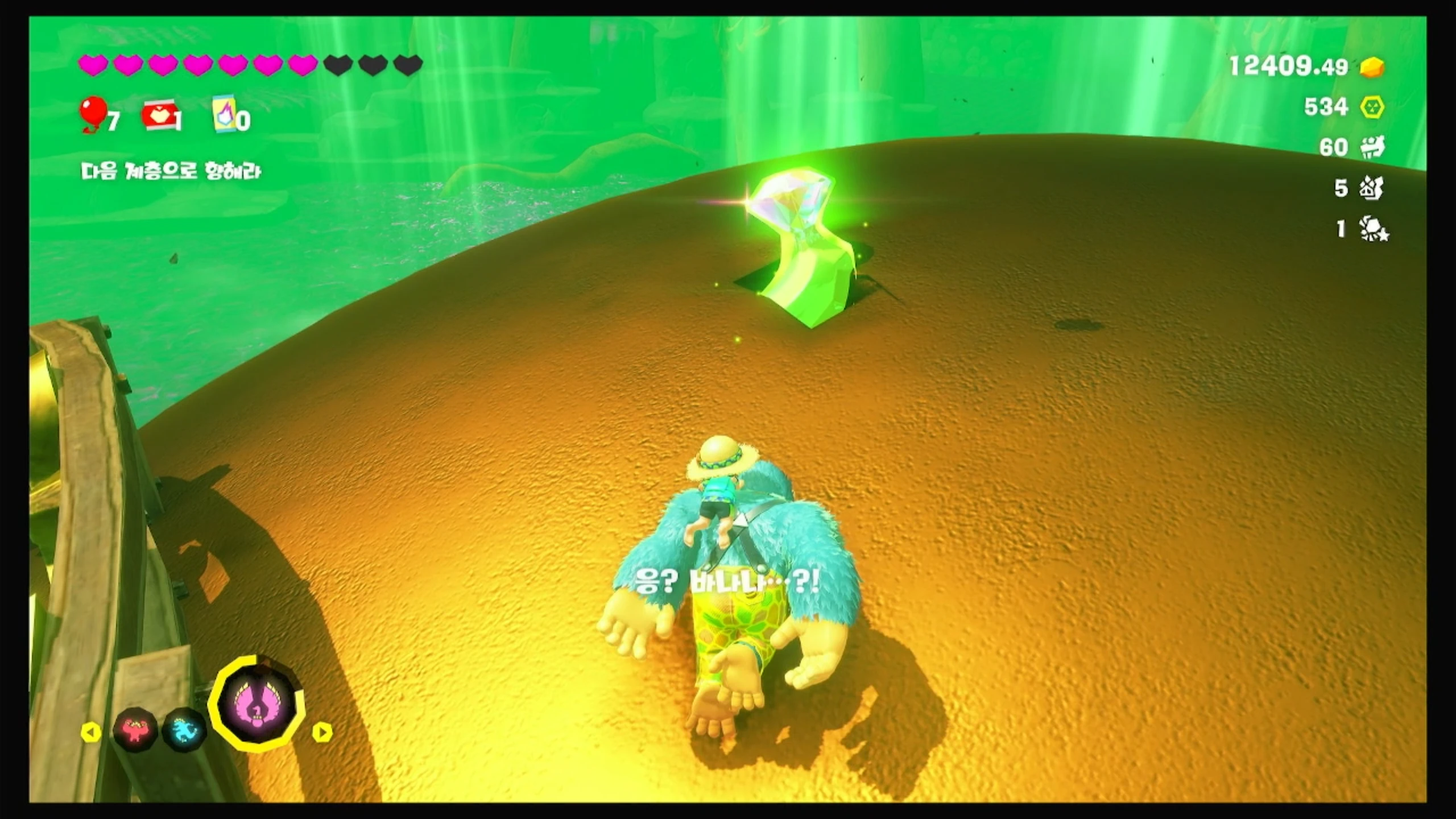
Task: Use the red heart juice can
Action: pyautogui.click(x=159, y=116)
